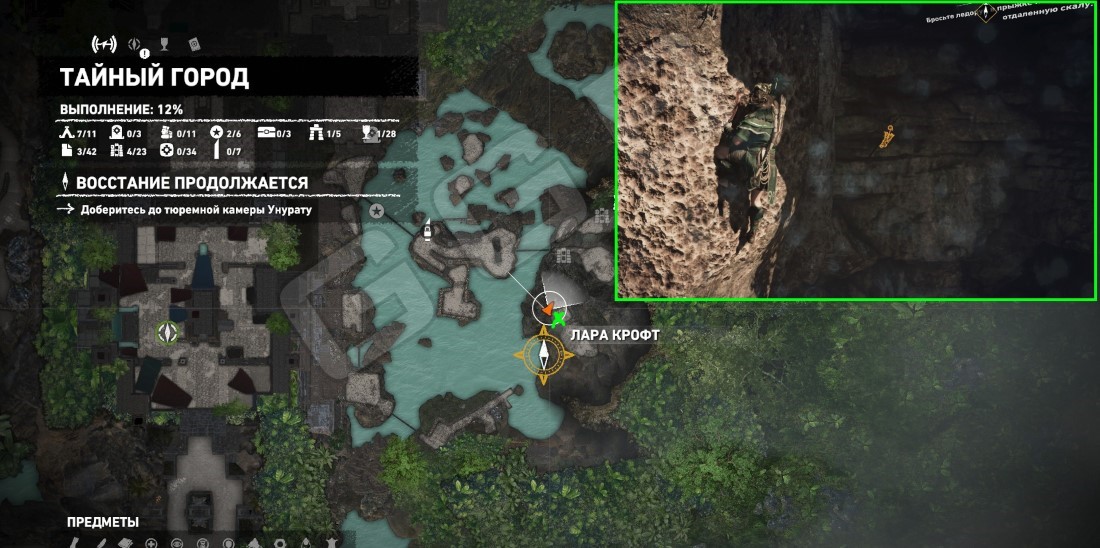Click the gold main objective compass marker

[x=544, y=353]
